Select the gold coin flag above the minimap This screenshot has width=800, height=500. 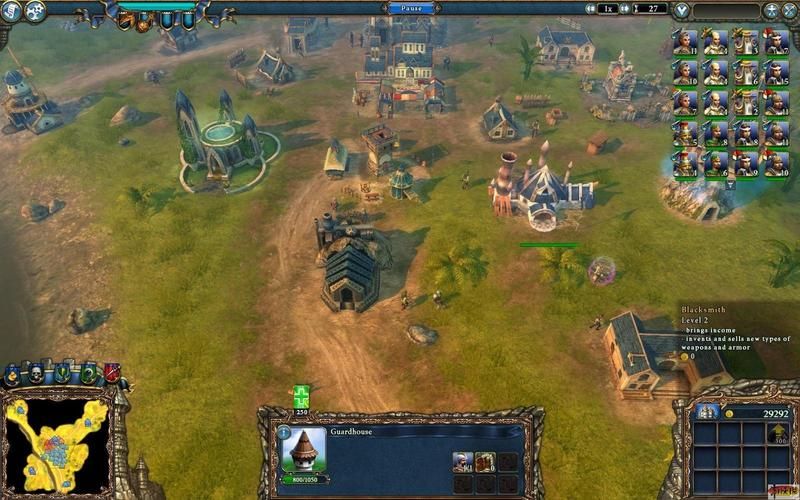[x=13, y=374]
